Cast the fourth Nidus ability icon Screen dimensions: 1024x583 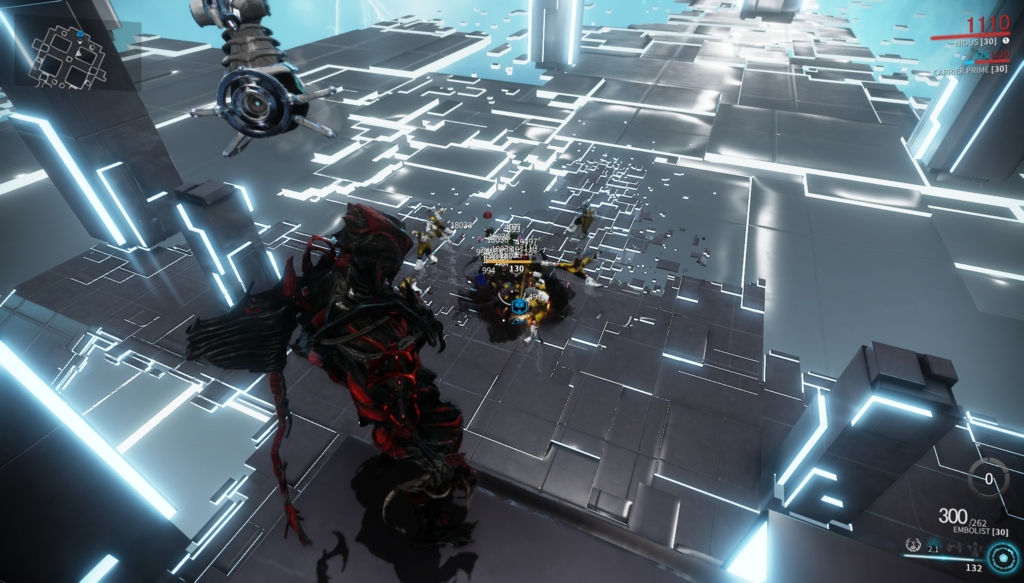[975, 549]
